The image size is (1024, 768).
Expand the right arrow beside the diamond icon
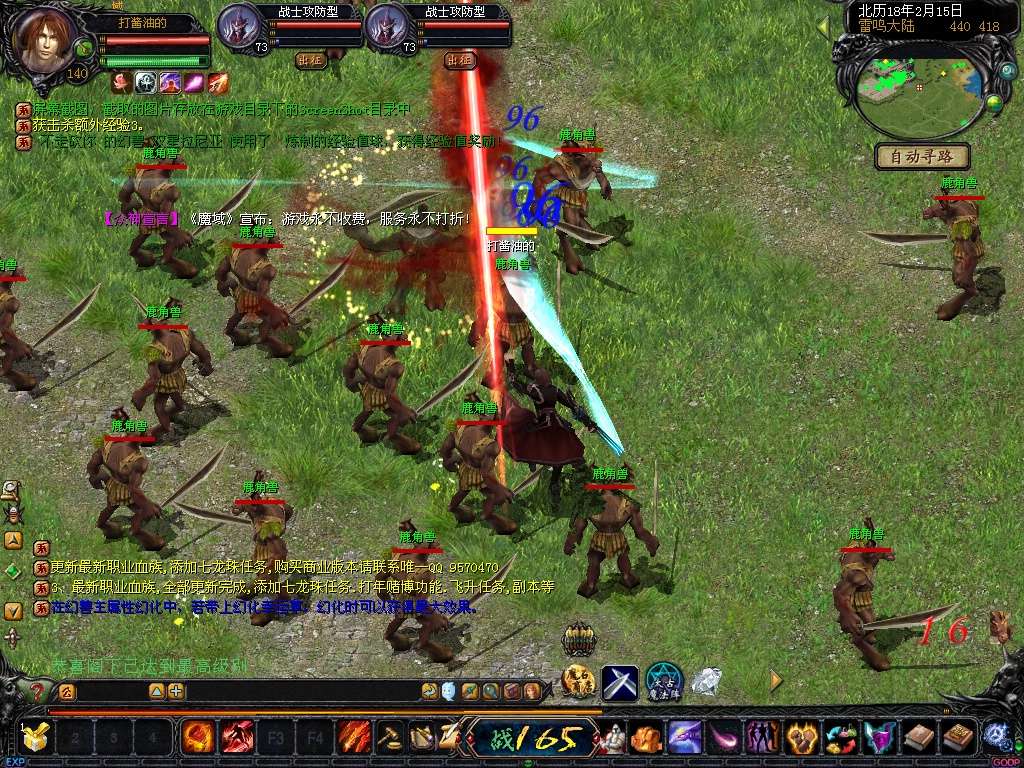pyautogui.click(x=776, y=681)
